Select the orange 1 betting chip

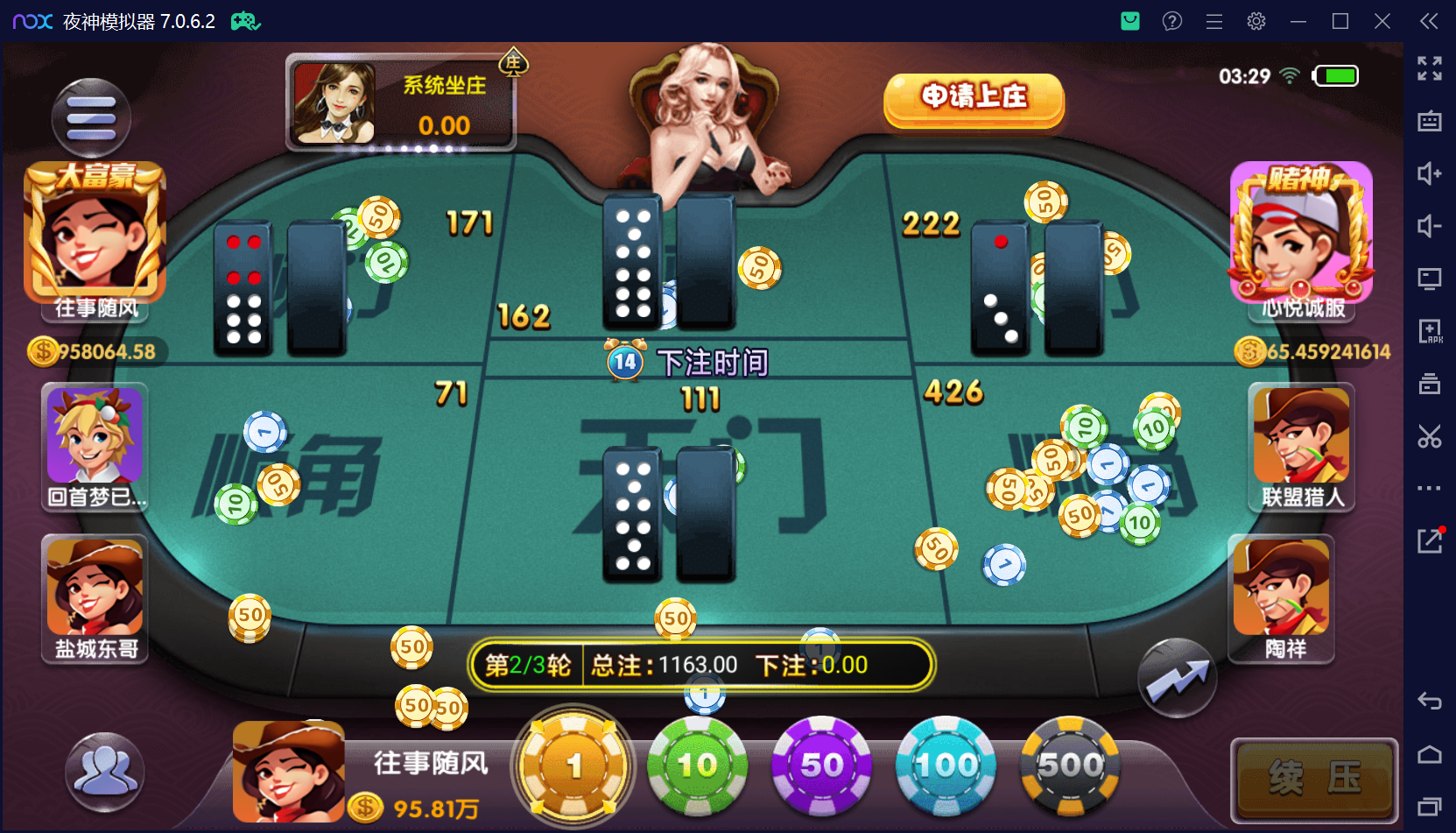573,766
